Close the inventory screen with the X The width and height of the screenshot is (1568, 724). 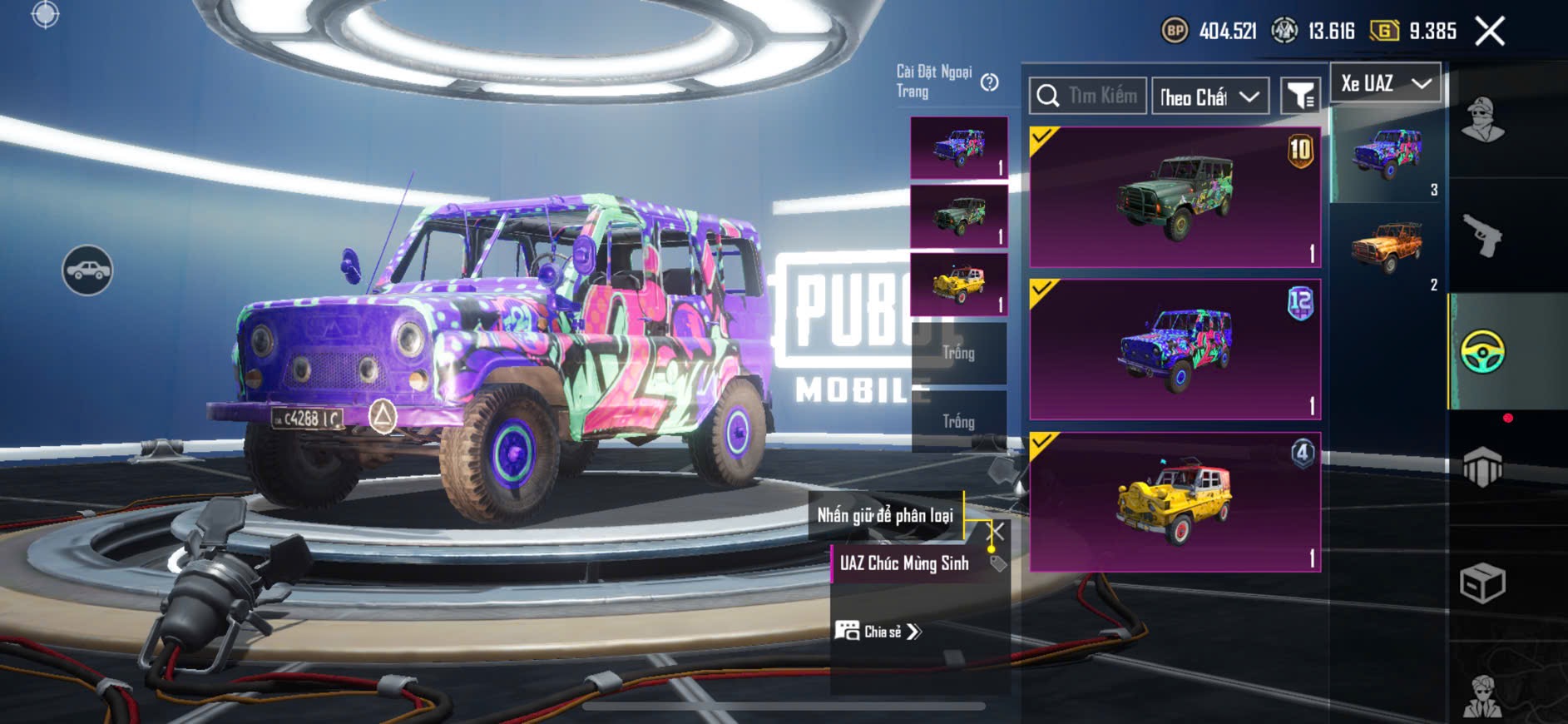[1489, 32]
